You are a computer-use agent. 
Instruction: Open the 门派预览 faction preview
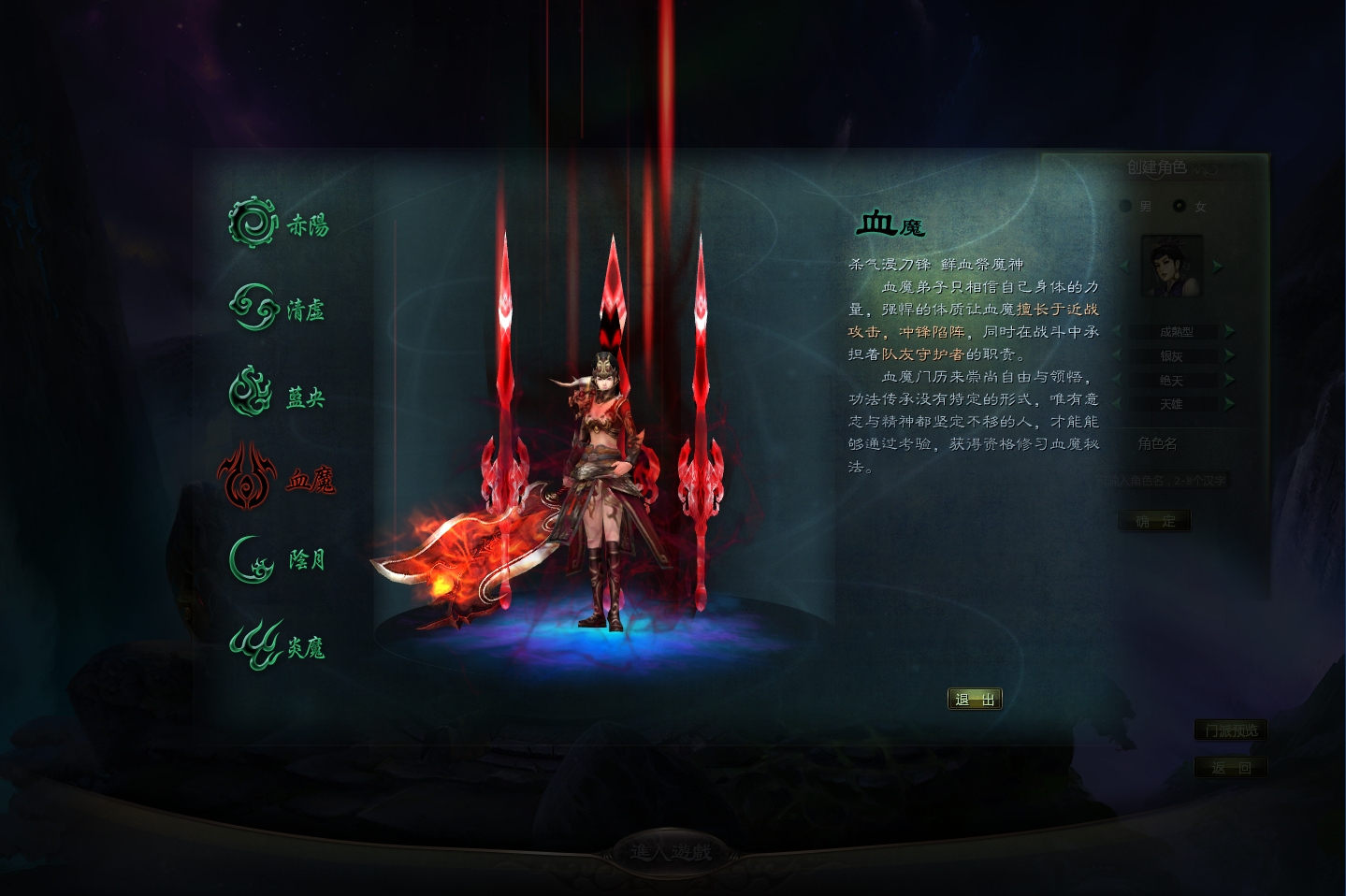1231,730
